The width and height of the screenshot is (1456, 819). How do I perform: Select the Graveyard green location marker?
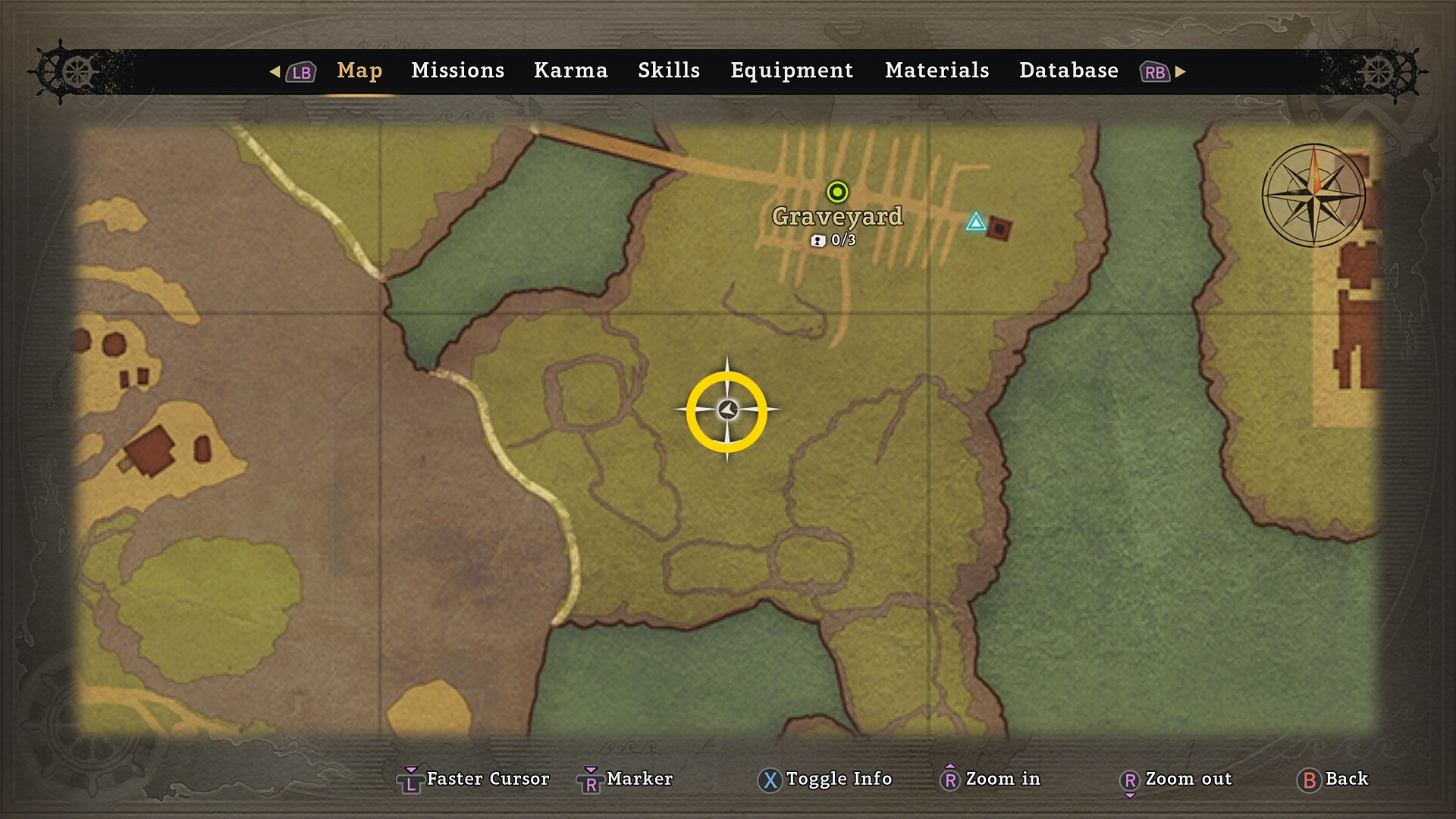coord(837,192)
